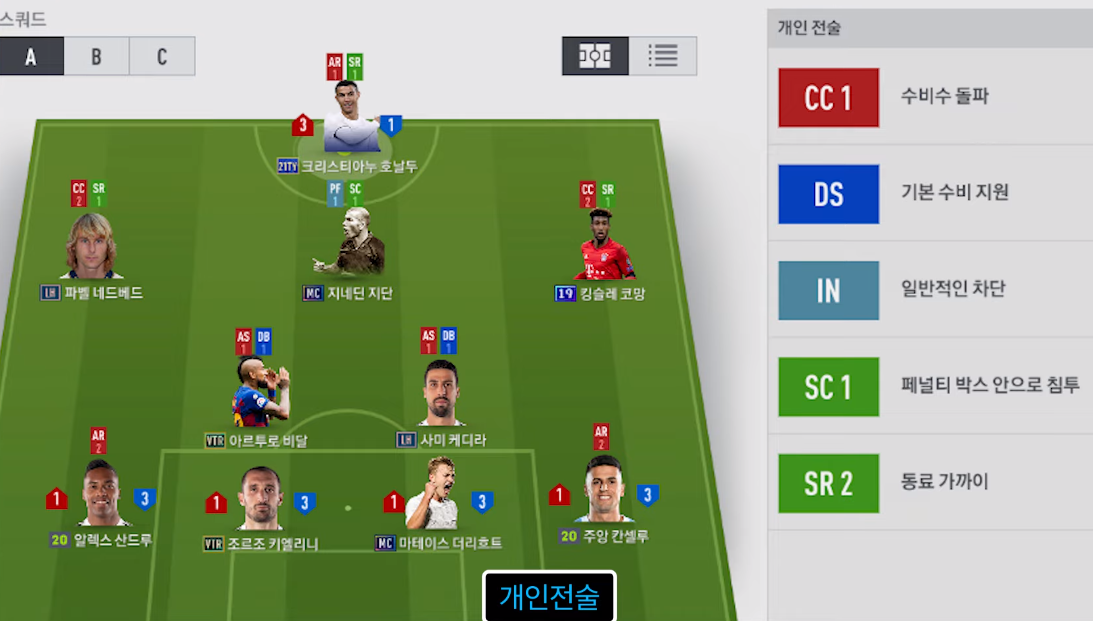1093x621 pixels.
Task: Show the formation pitch view
Action: click(x=595, y=56)
